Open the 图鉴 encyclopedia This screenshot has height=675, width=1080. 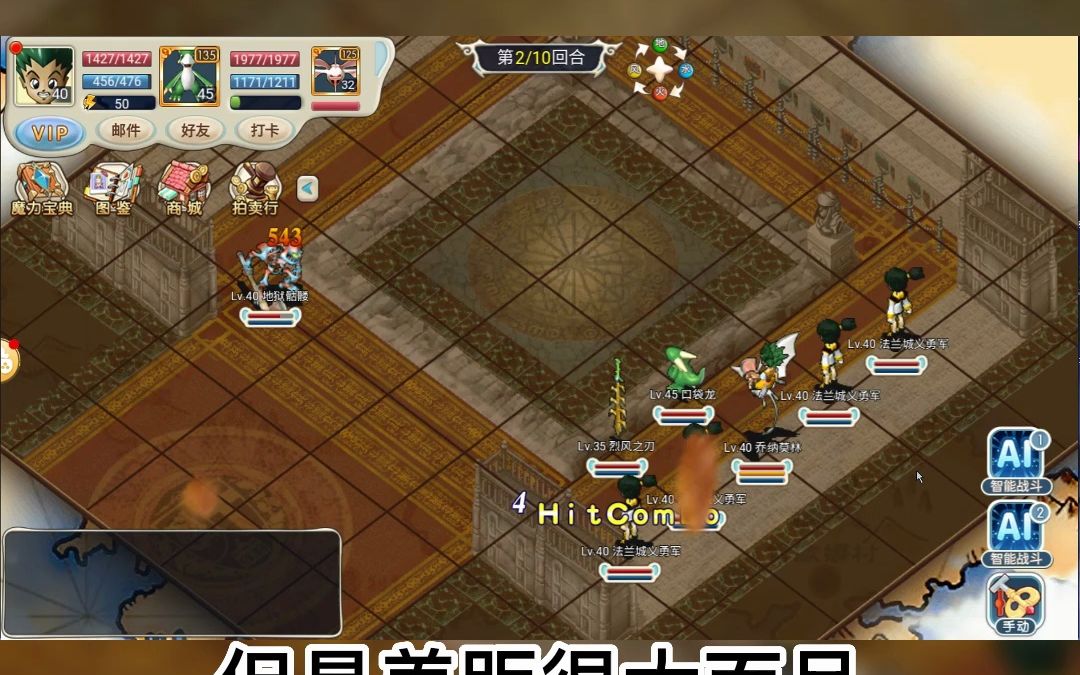113,189
